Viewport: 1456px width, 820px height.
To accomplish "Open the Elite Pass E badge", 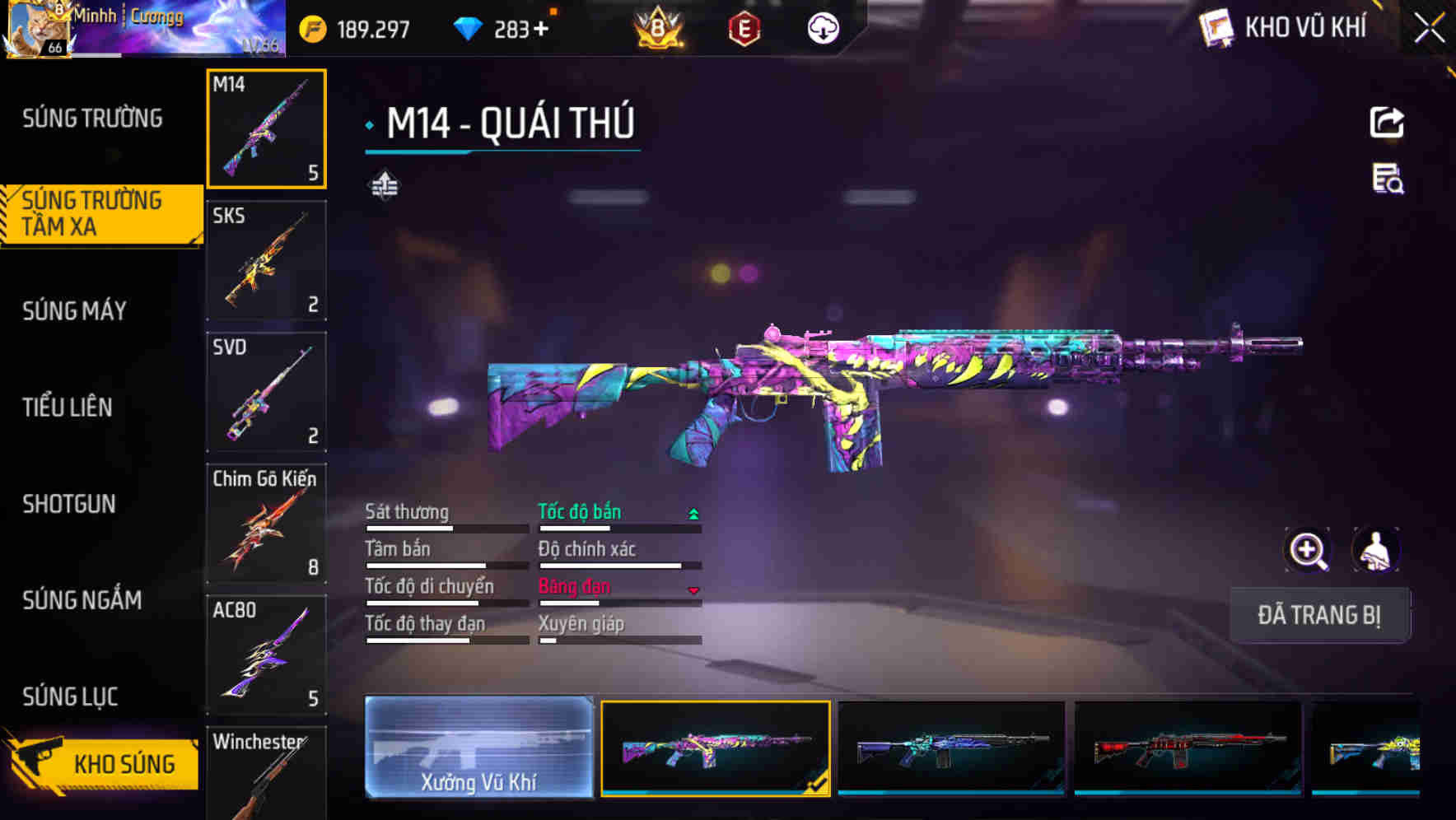I will coord(745,27).
